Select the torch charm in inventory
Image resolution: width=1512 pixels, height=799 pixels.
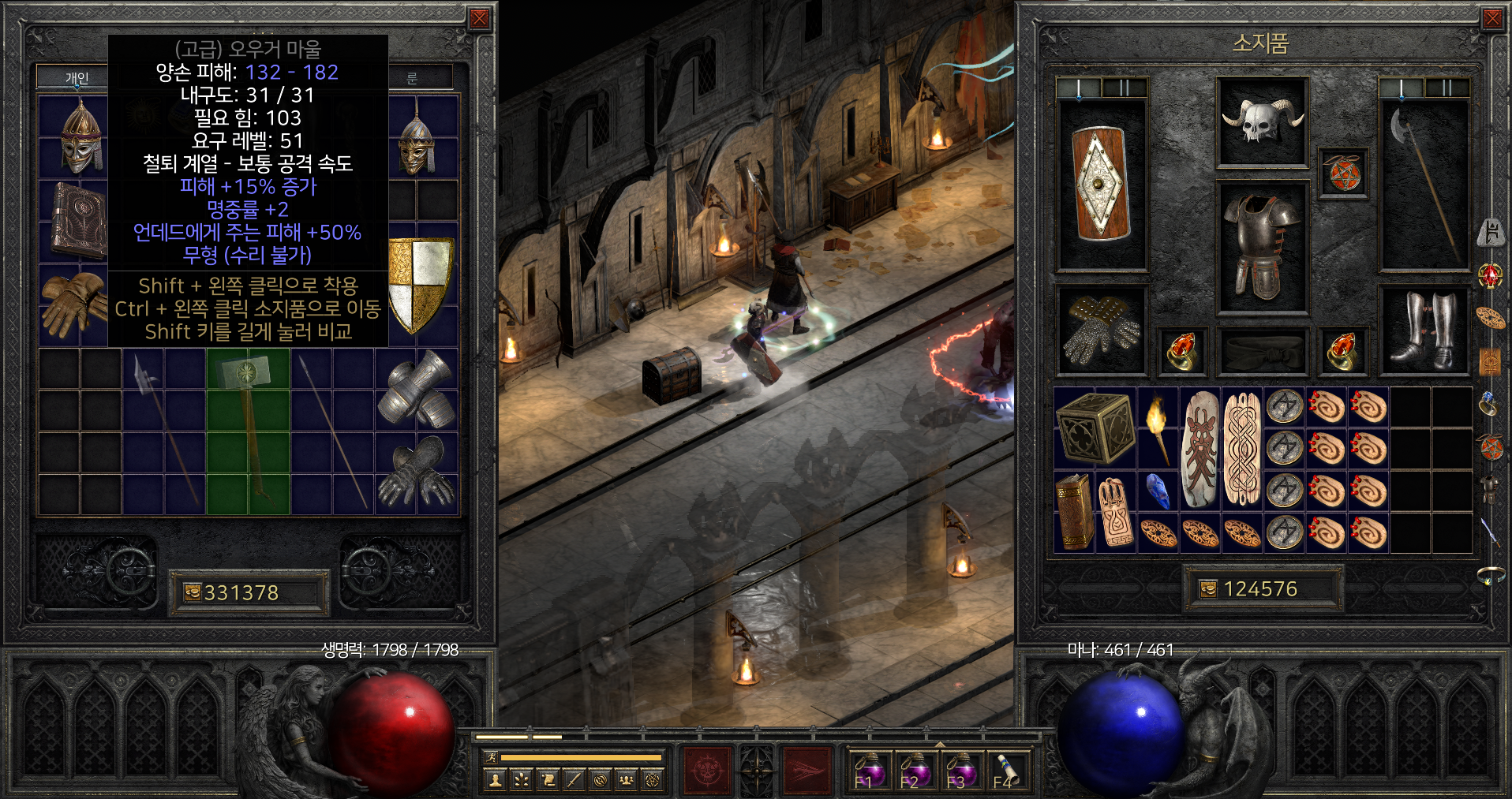(x=1158, y=428)
